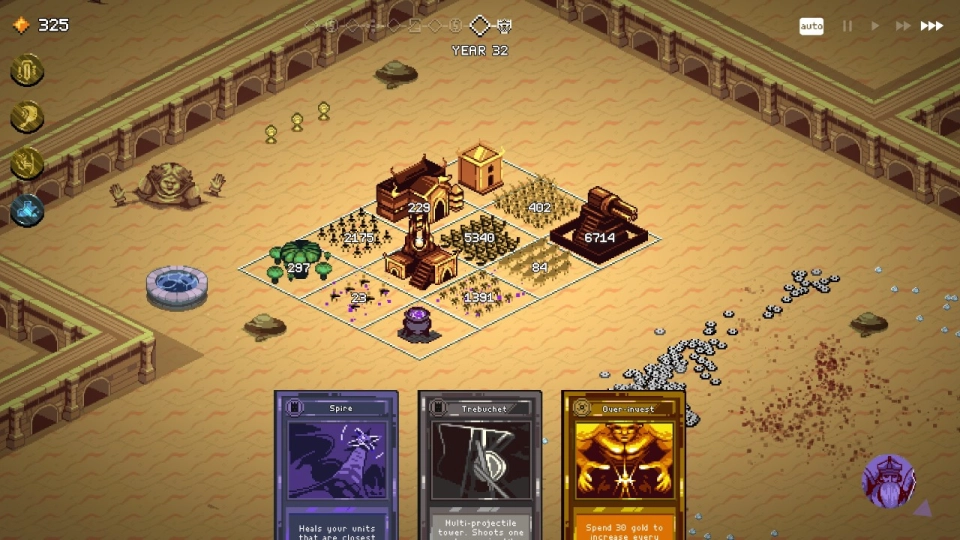The width and height of the screenshot is (960, 540).
Task: Toggle the auto speed button
Action: coord(811,26)
